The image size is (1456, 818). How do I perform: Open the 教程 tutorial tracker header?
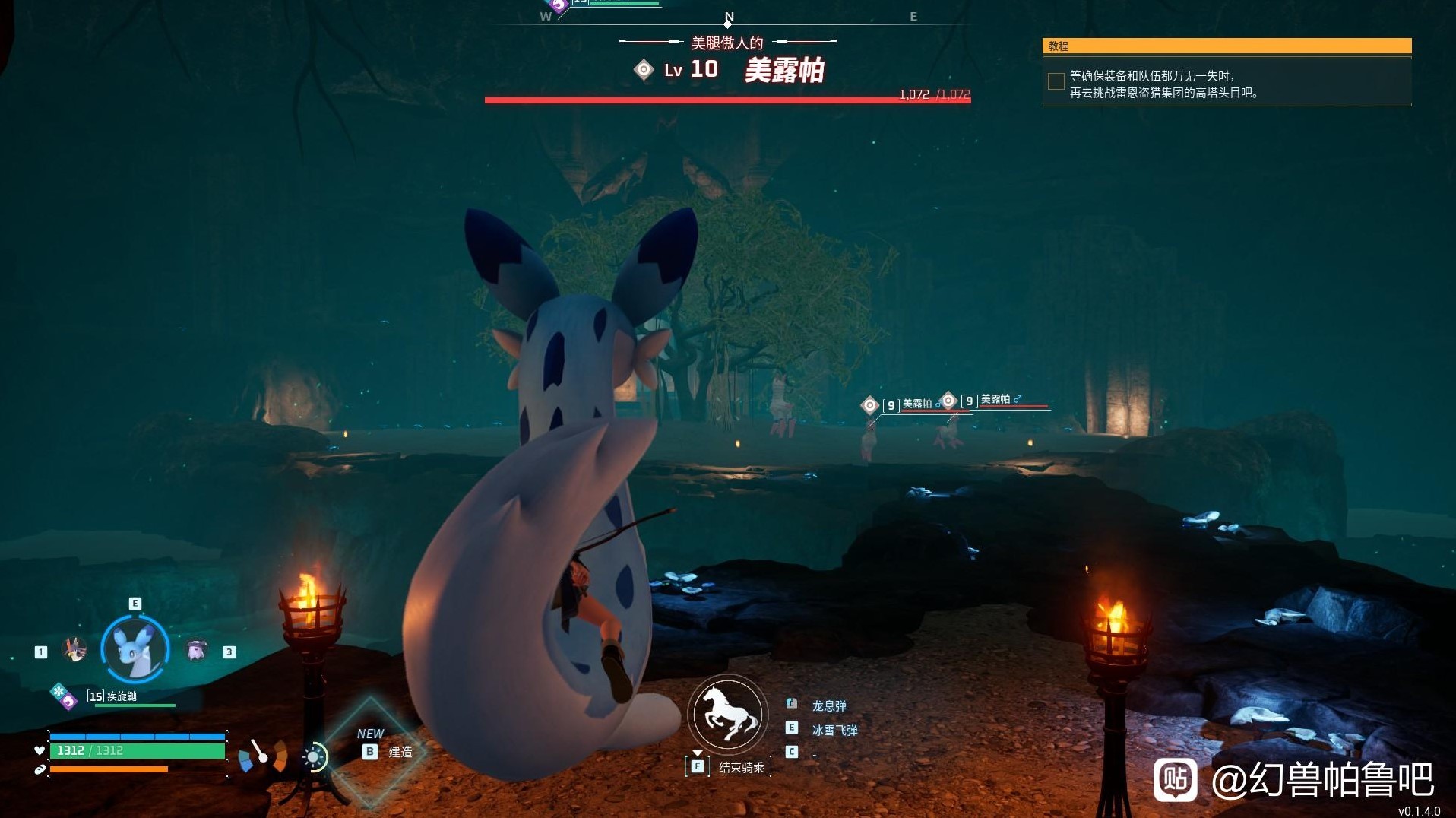click(x=1227, y=46)
